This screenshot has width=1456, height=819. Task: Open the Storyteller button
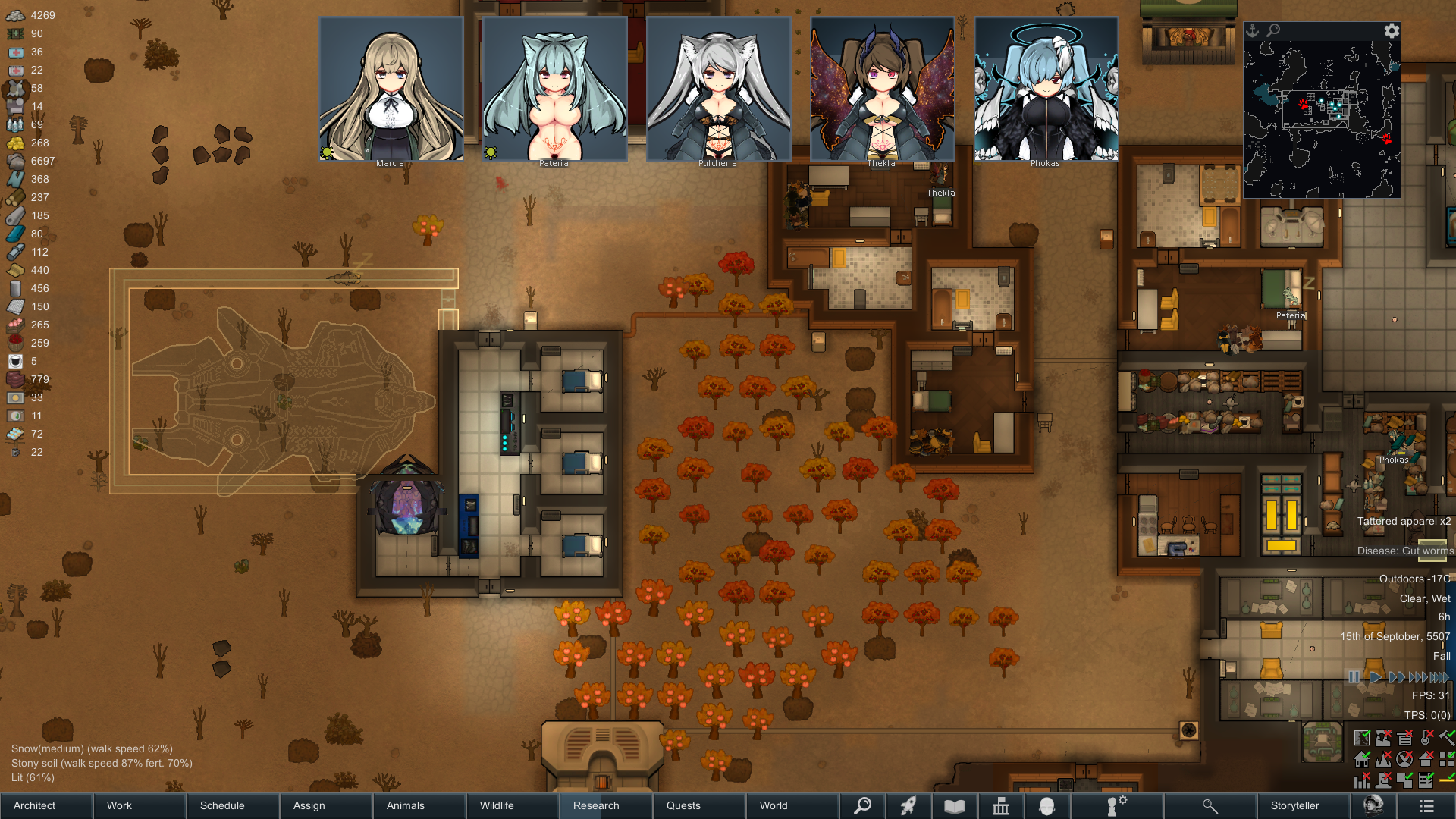(x=1295, y=805)
